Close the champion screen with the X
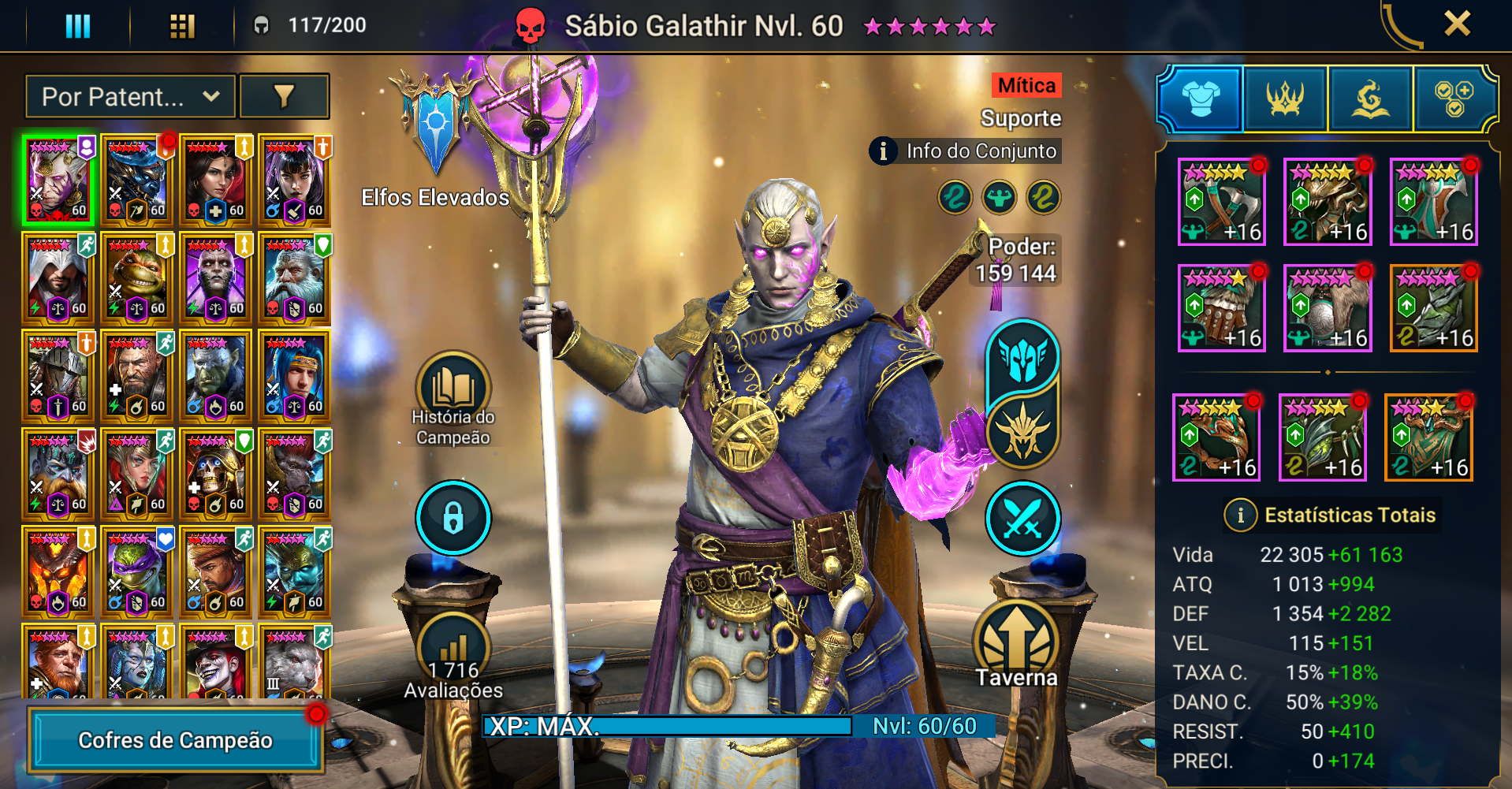This screenshot has width=1512, height=789. click(x=1457, y=24)
